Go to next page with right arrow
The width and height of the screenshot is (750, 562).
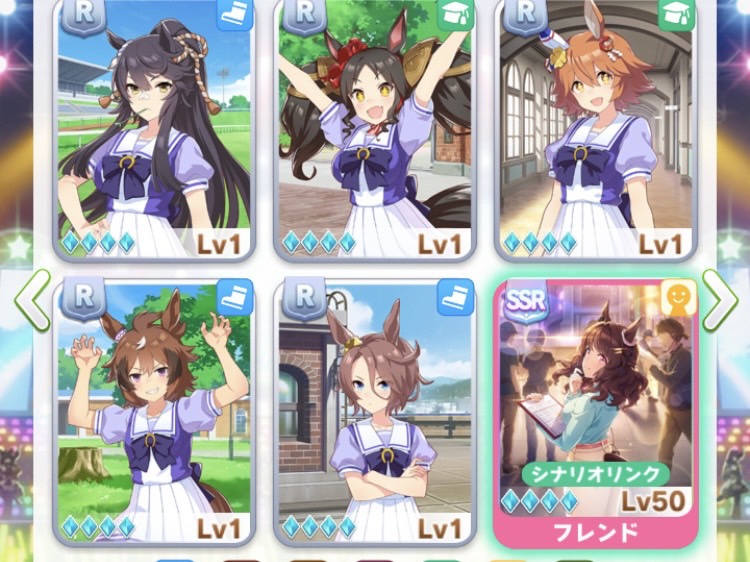tap(719, 300)
